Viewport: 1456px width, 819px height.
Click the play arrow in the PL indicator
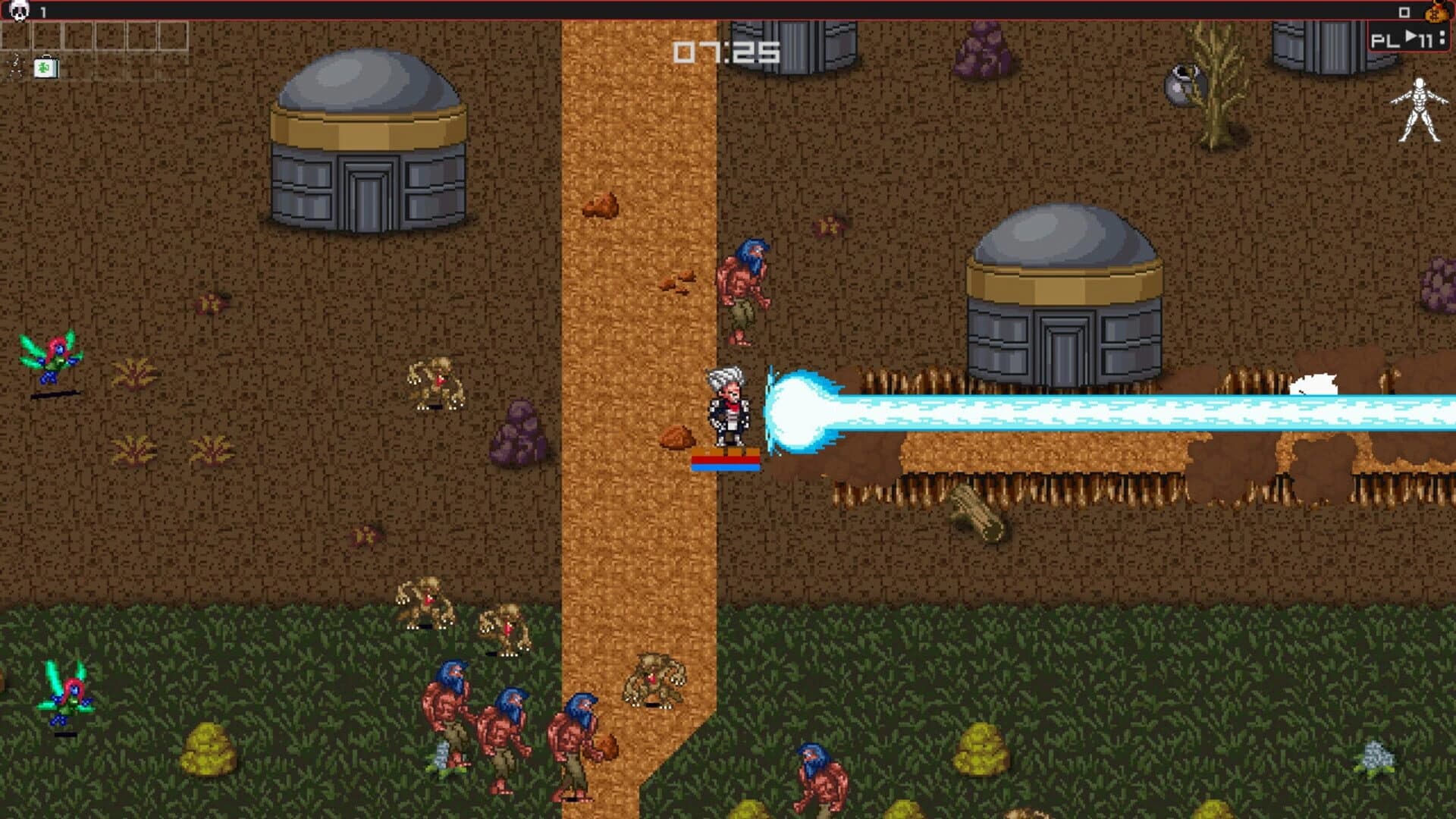coord(1410,36)
